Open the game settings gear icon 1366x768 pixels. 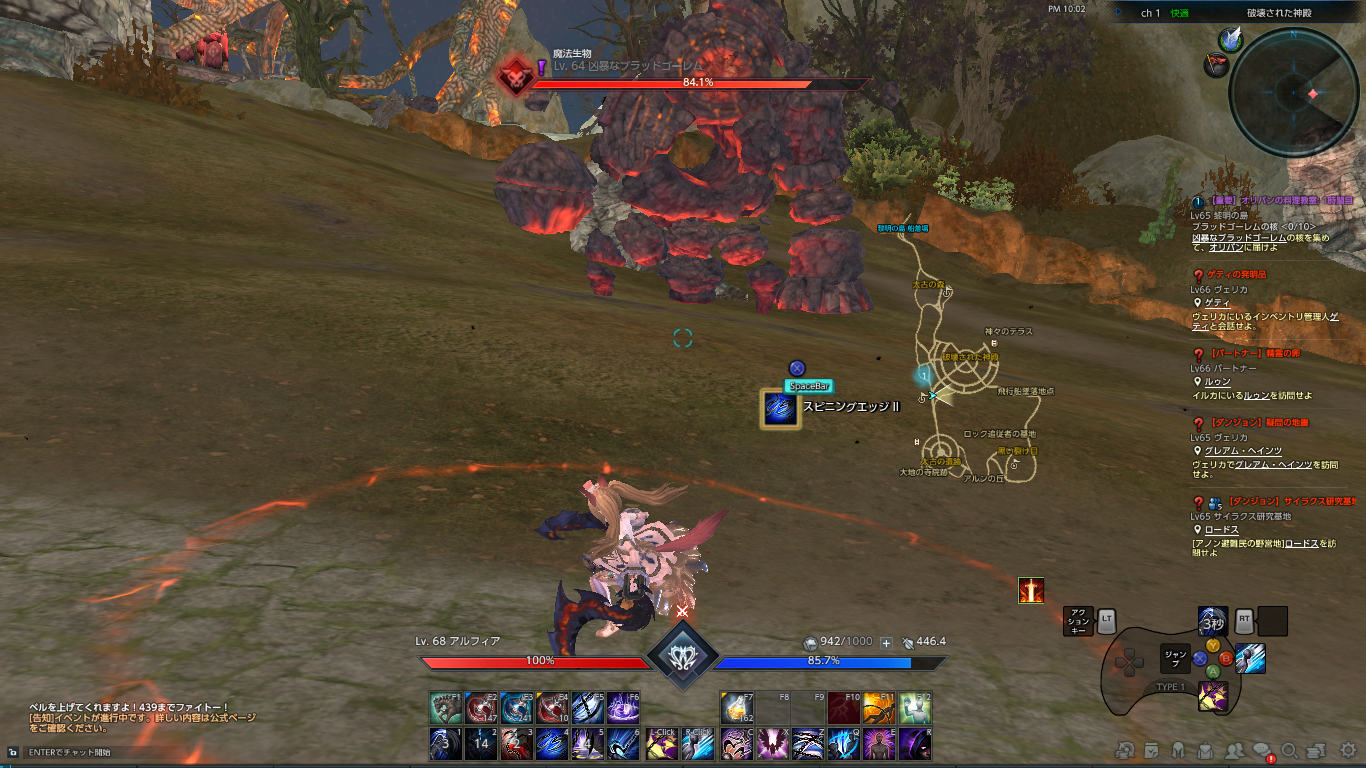coord(1347,750)
